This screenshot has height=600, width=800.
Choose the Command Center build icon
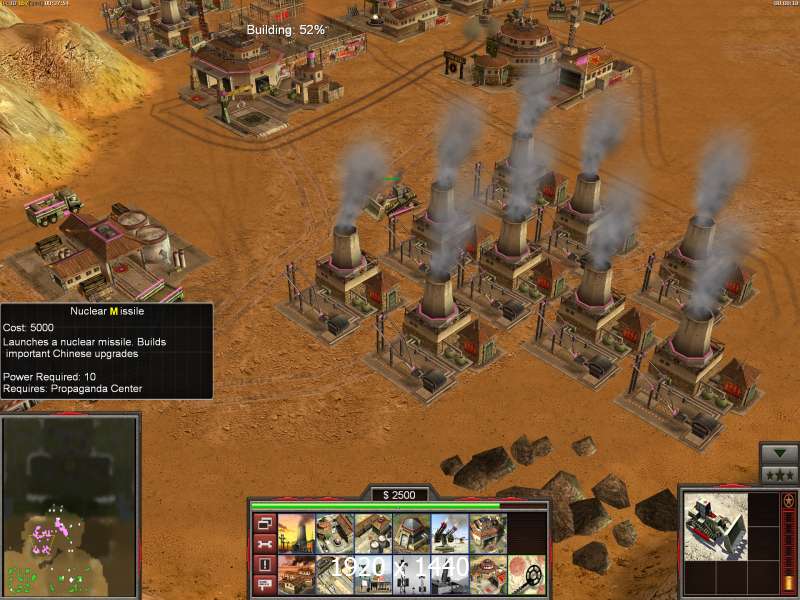(x=487, y=574)
